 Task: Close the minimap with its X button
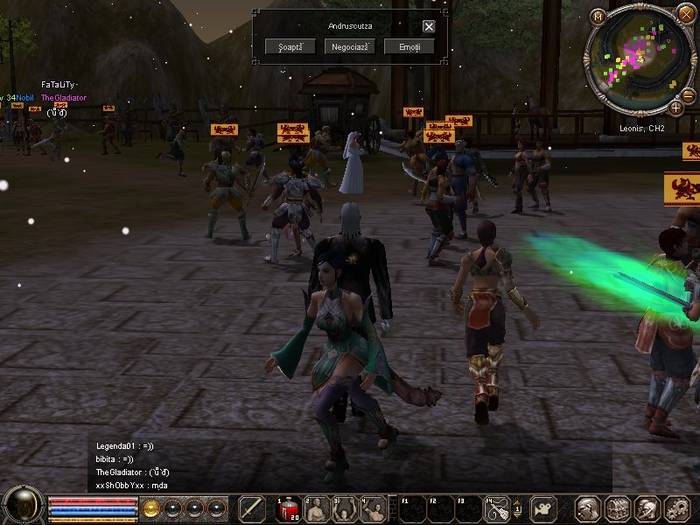pos(687,16)
